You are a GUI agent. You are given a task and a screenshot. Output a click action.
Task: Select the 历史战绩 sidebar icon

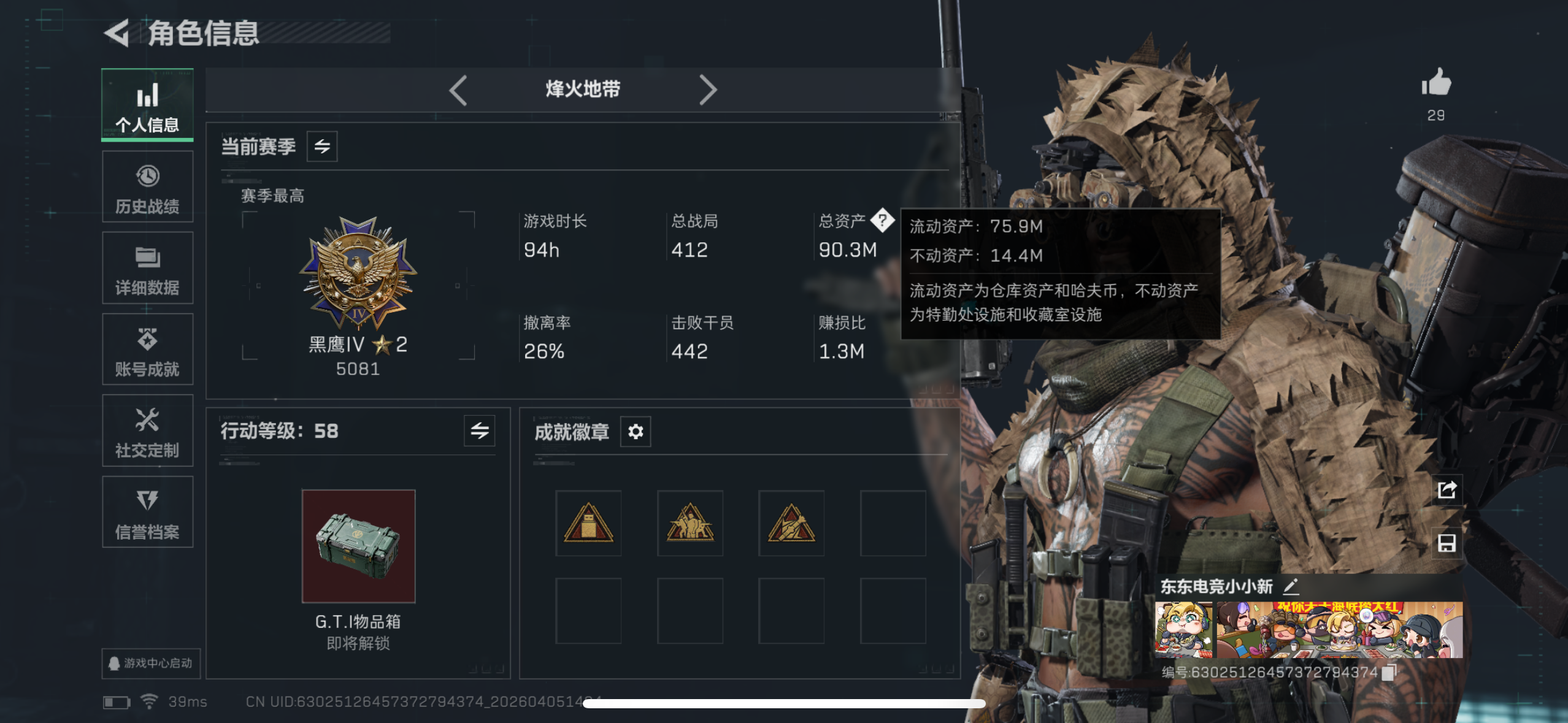point(147,186)
